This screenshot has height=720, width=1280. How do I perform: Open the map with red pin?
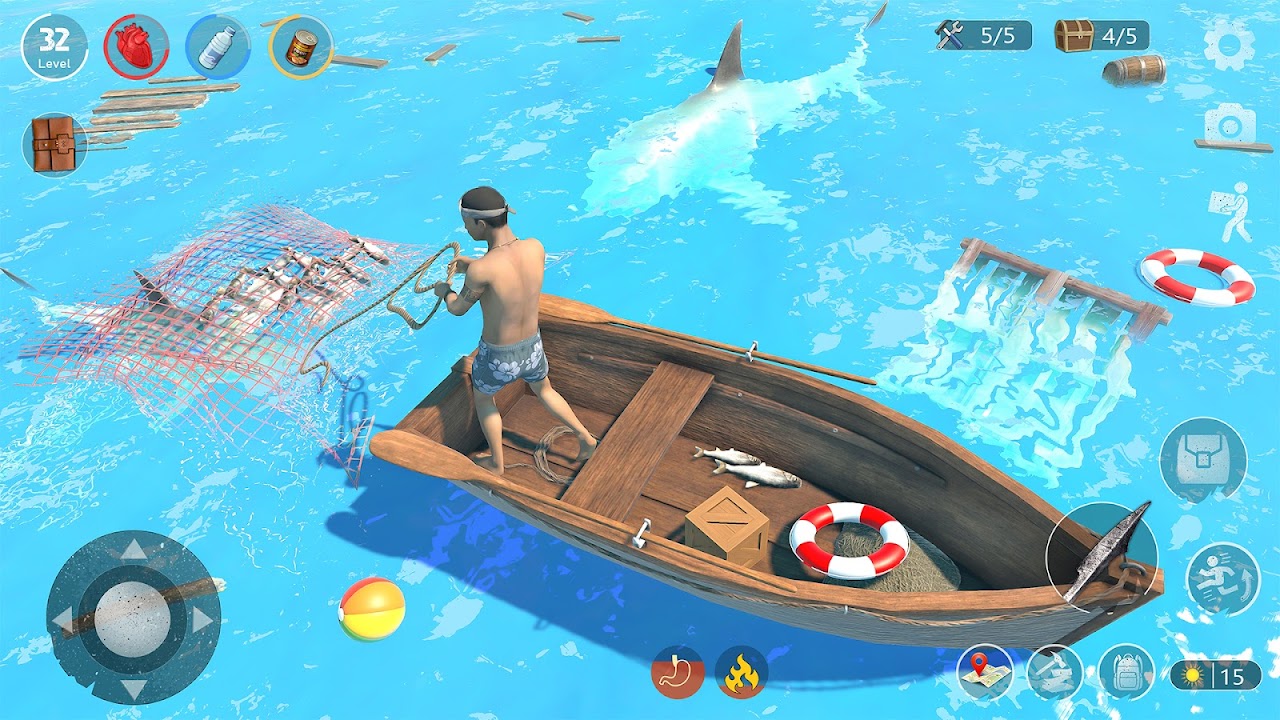point(984,672)
